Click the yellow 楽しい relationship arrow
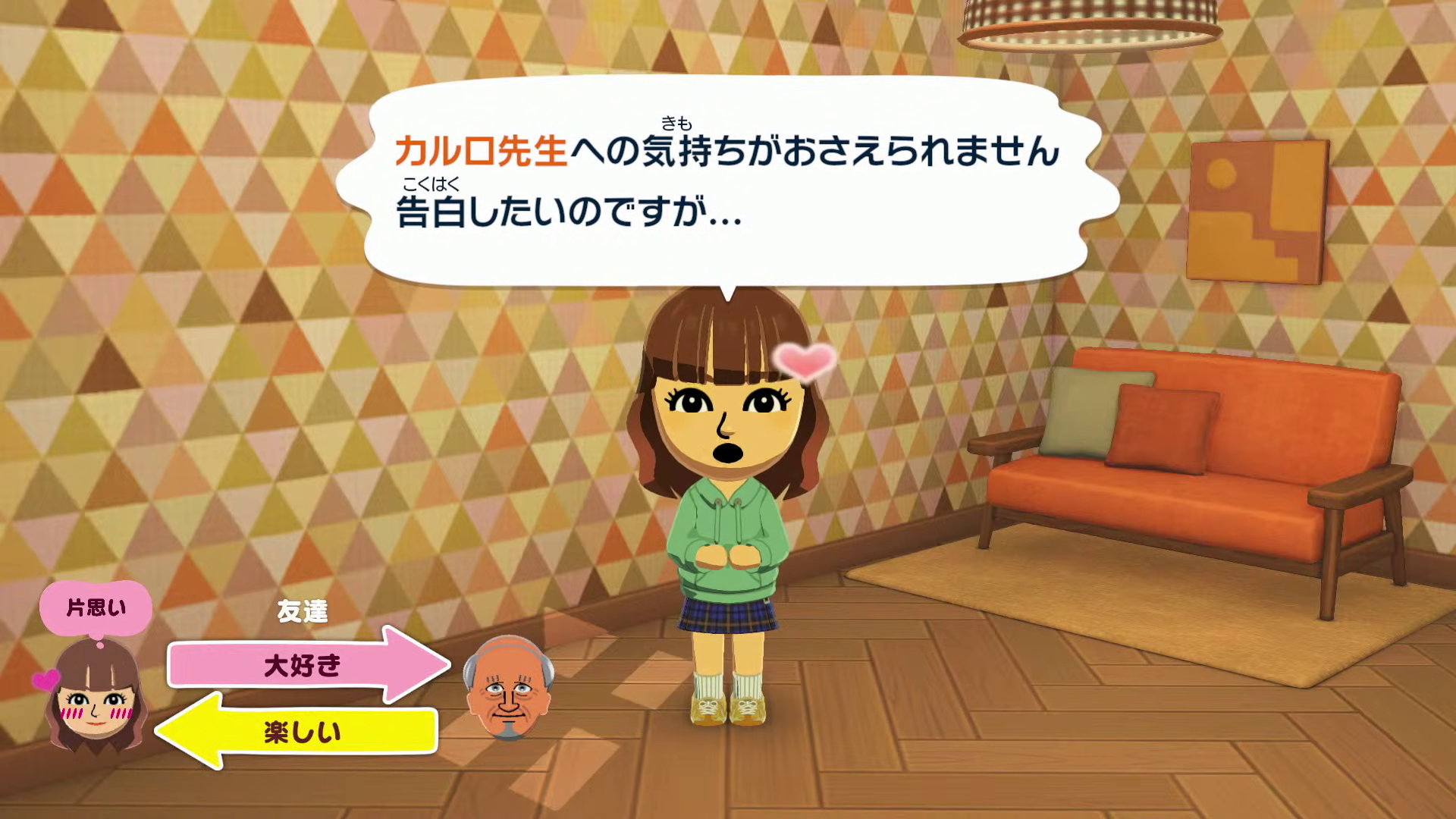Viewport: 1456px width, 819px height. pos(300,731)
